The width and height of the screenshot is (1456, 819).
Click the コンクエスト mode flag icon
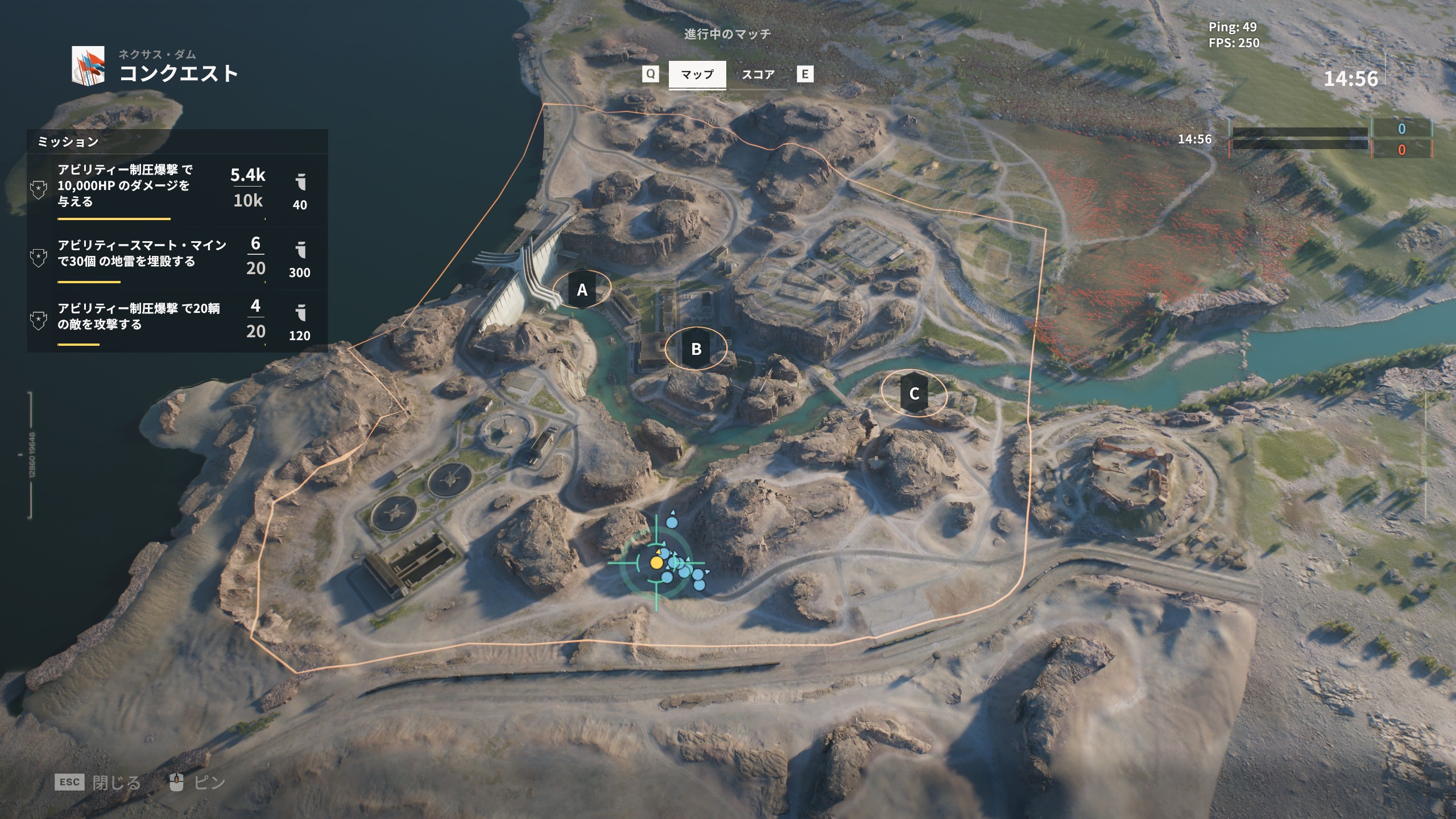coord(88,65)
